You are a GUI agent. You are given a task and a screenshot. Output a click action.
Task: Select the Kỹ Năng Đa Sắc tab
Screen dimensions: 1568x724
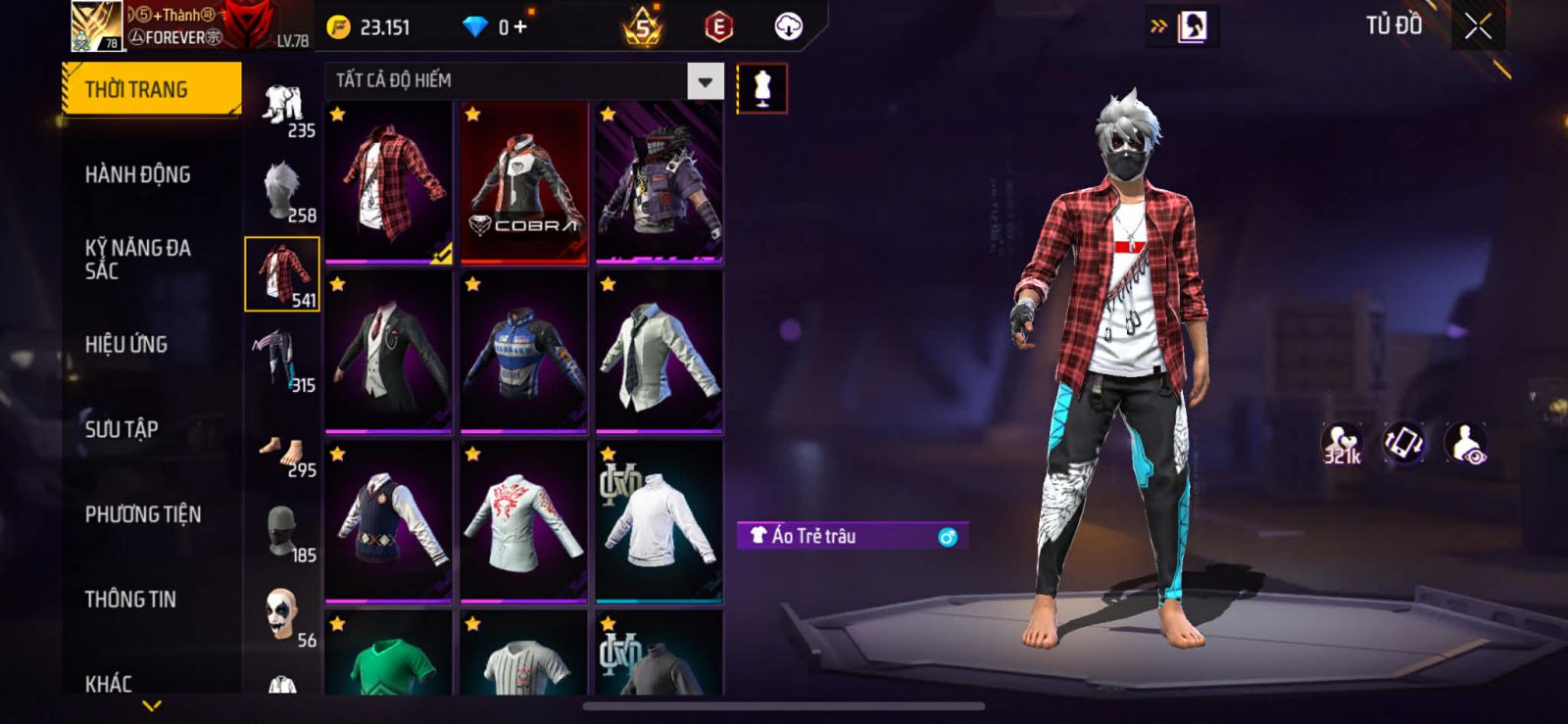point(138,260)
